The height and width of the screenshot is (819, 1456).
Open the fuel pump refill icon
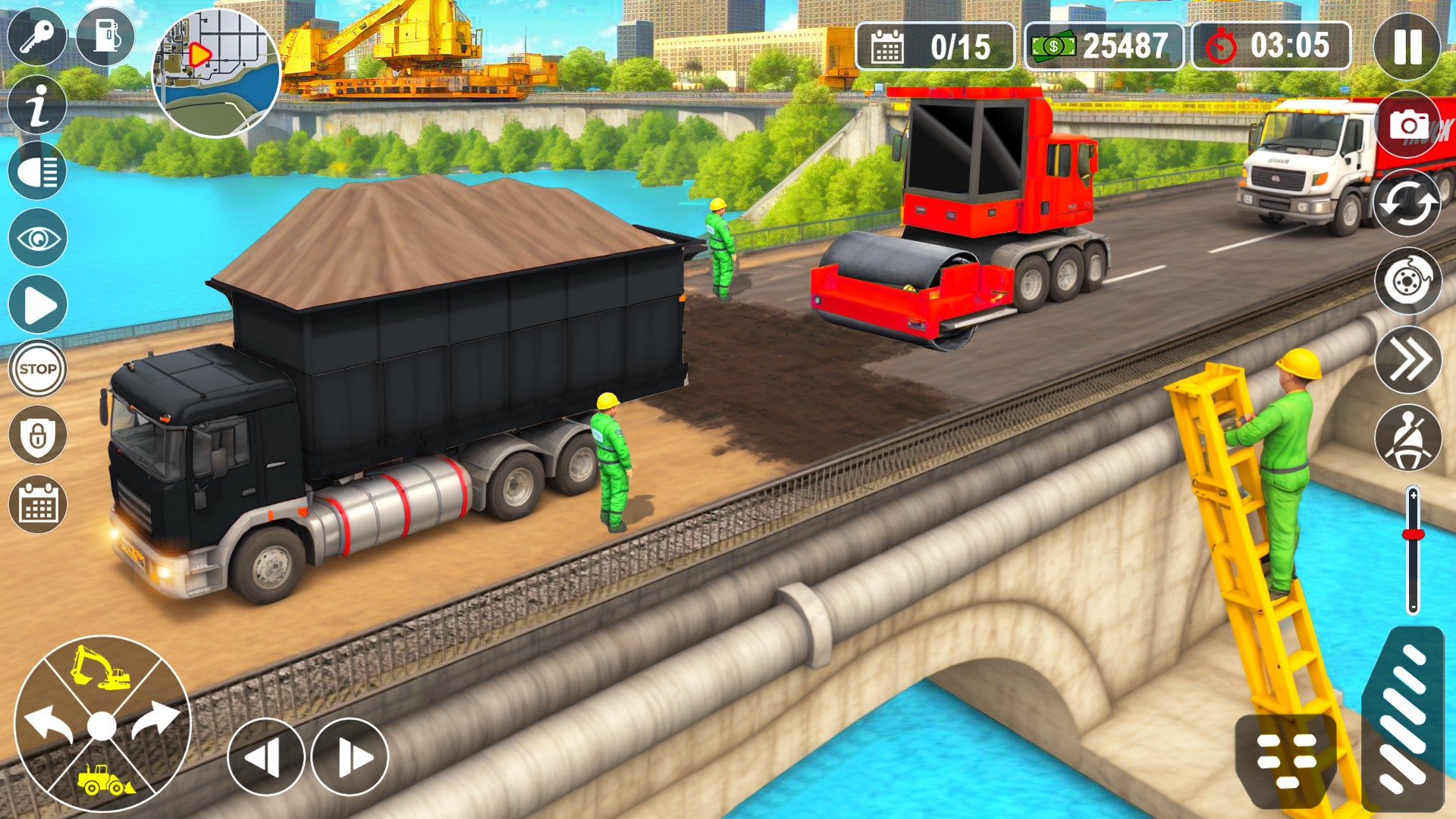(x=106, y=37)
